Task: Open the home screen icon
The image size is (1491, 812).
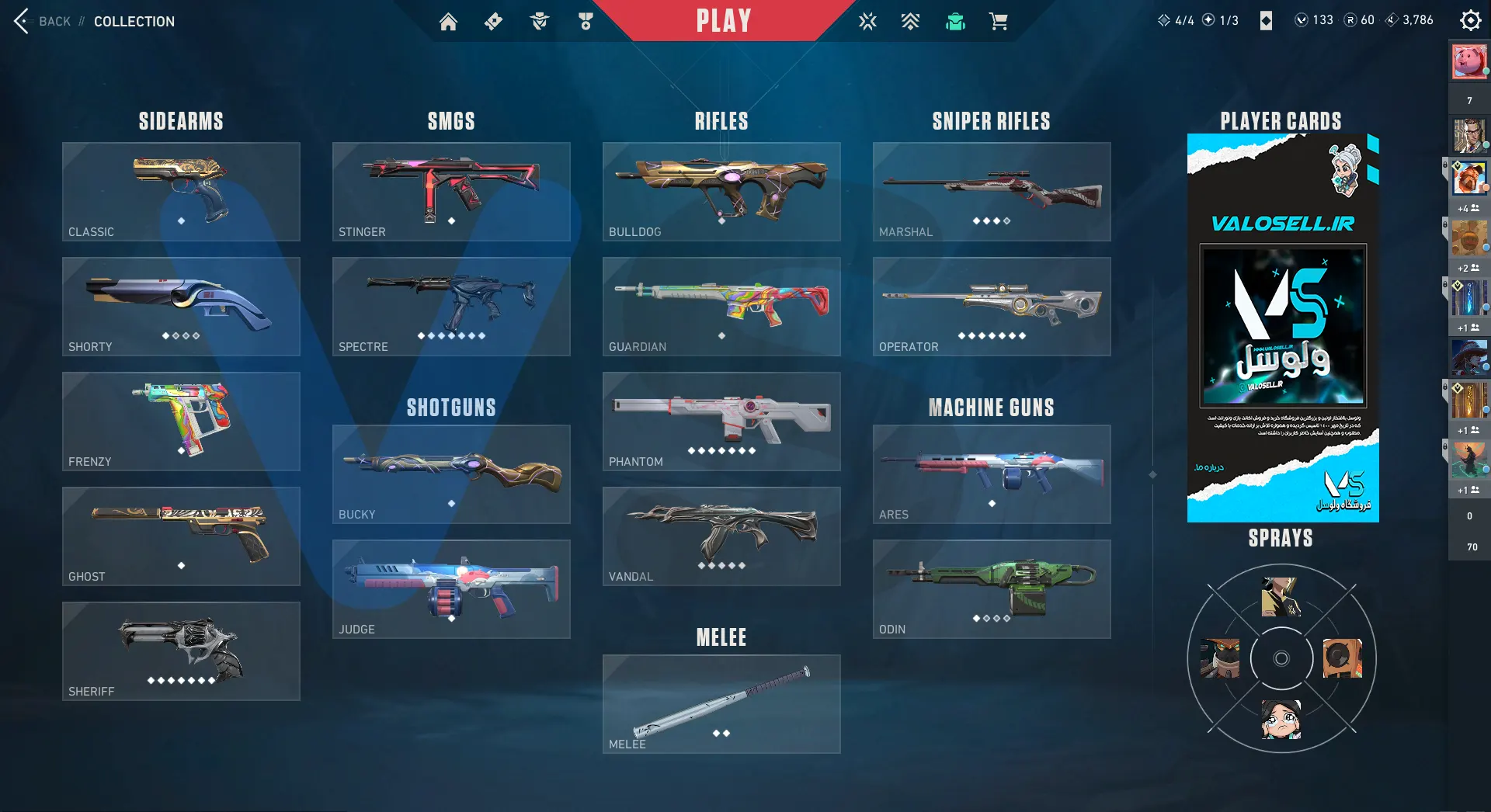Action: (448, 22)
